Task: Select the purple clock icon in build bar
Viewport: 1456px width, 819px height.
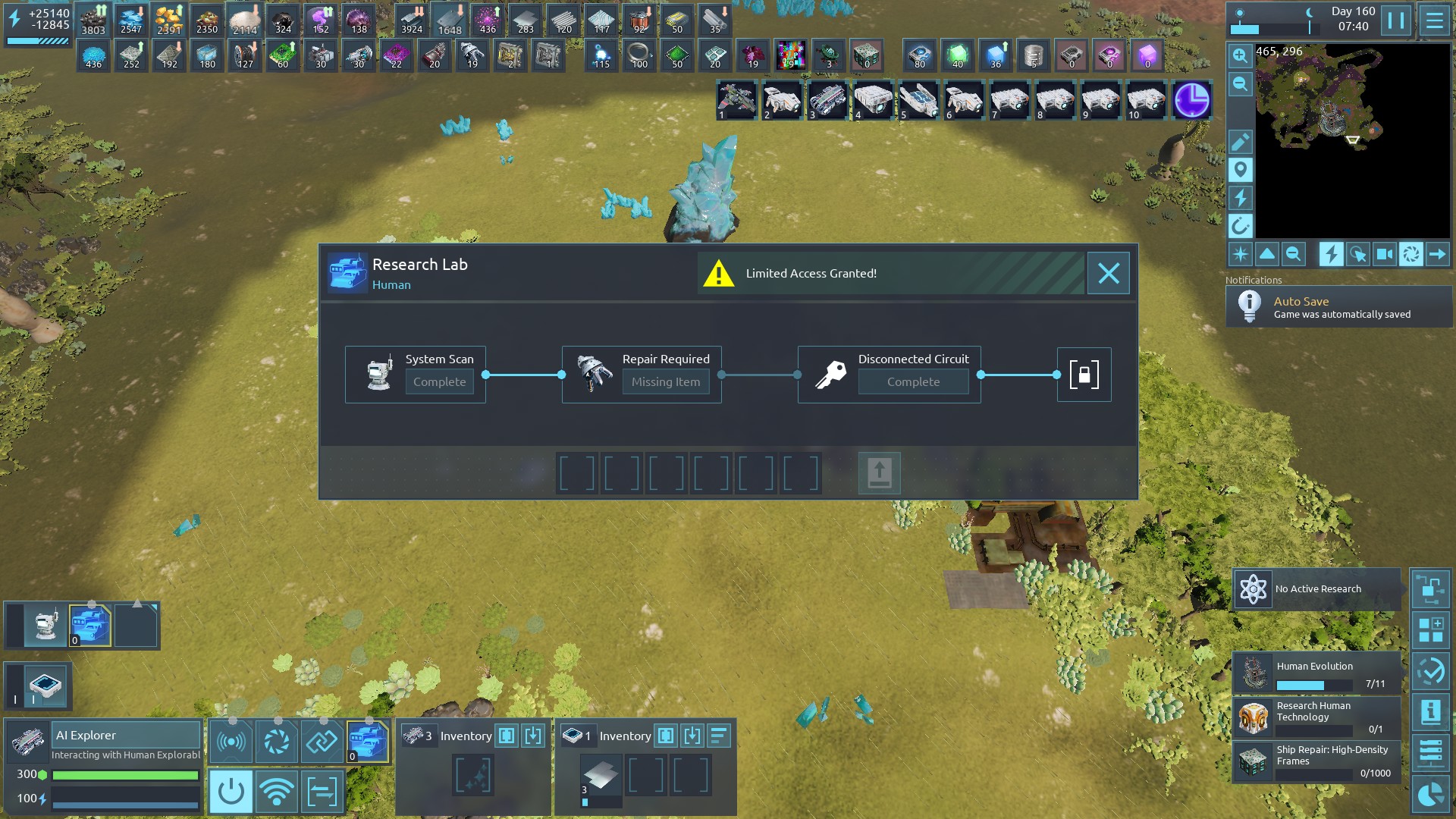Action: click(x=1191, y=101)
